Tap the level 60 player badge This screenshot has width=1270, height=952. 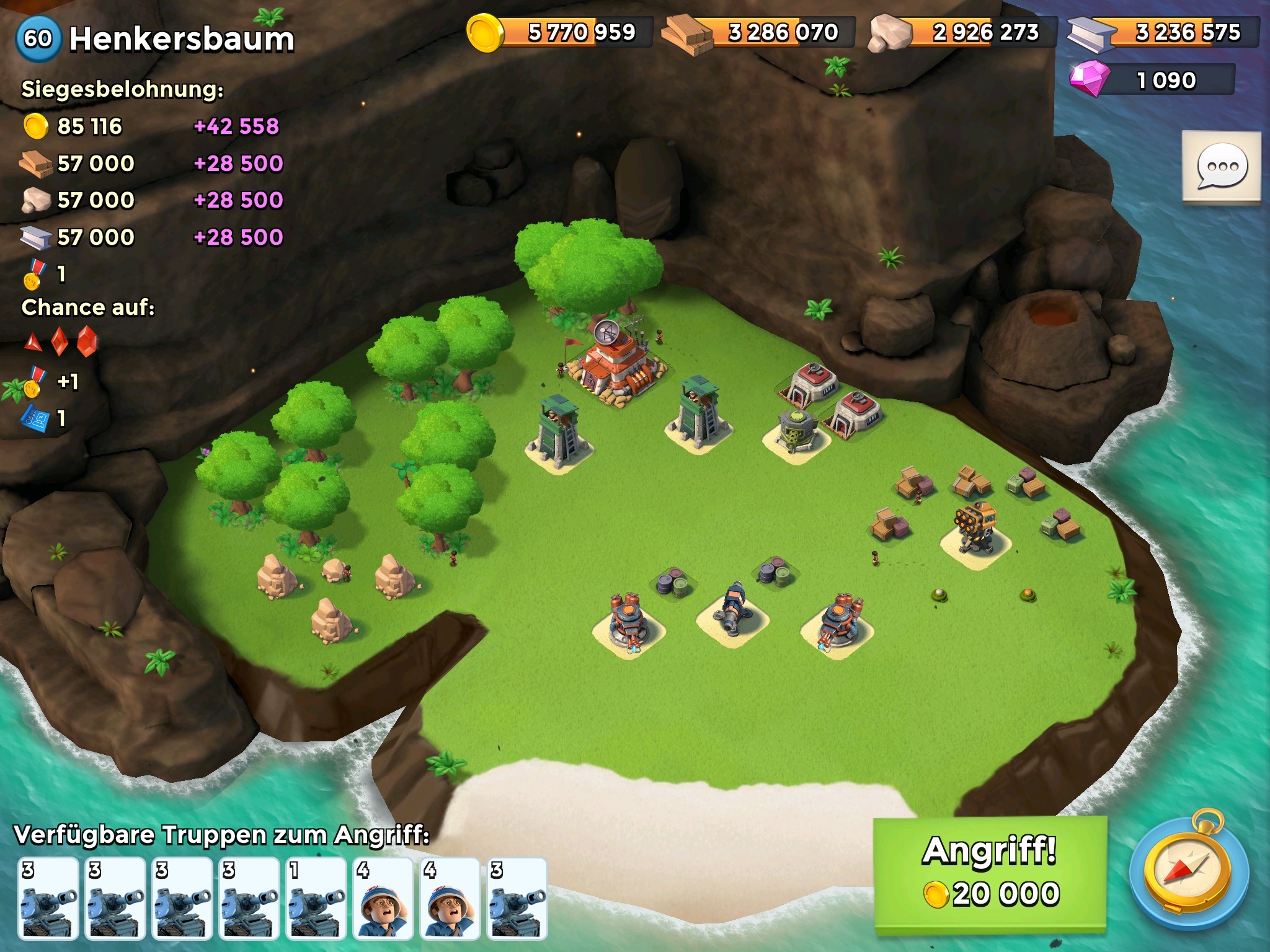tap(38, 39)
